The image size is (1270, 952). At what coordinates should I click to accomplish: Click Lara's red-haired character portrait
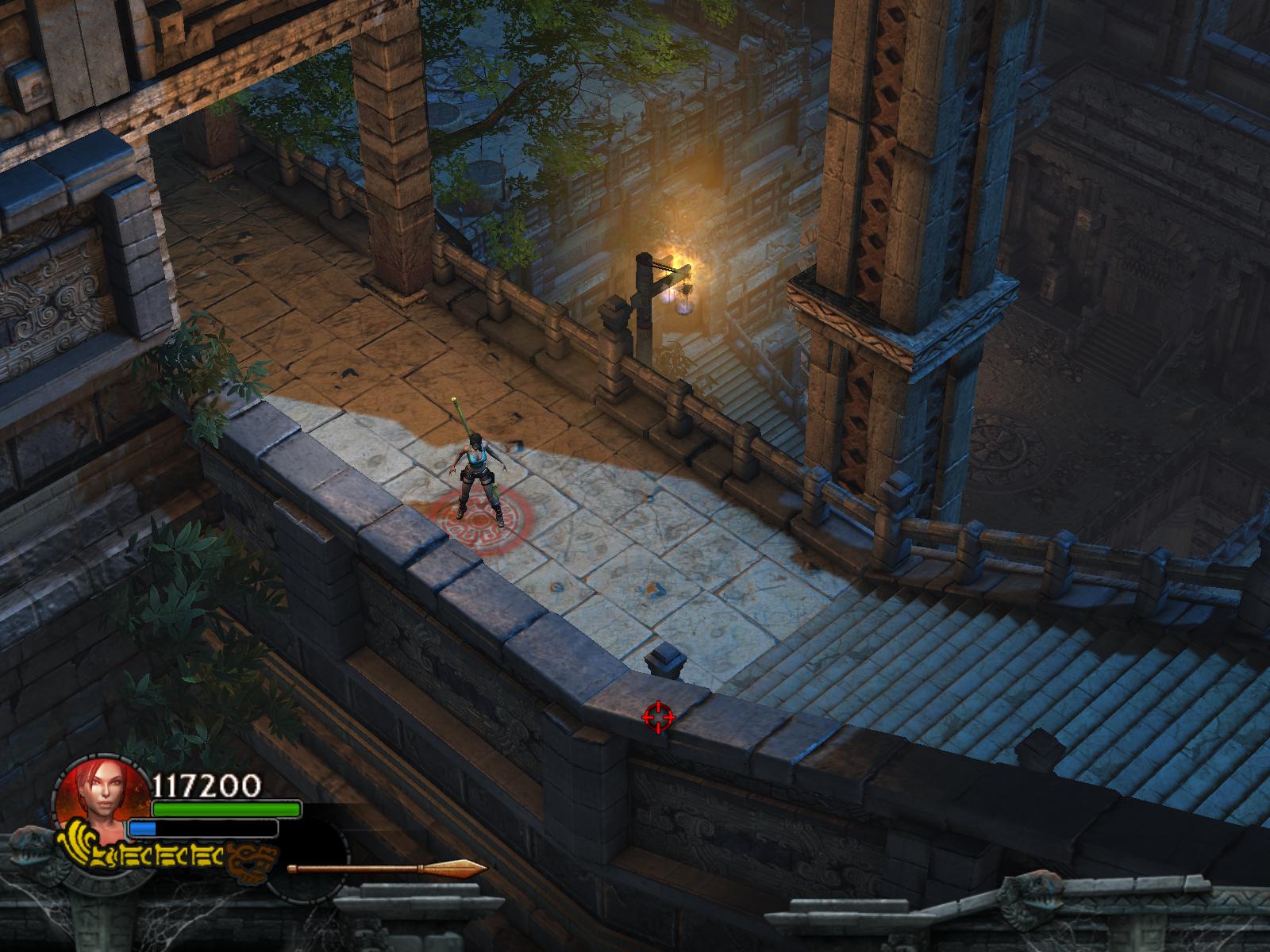[x=101, y=796]
